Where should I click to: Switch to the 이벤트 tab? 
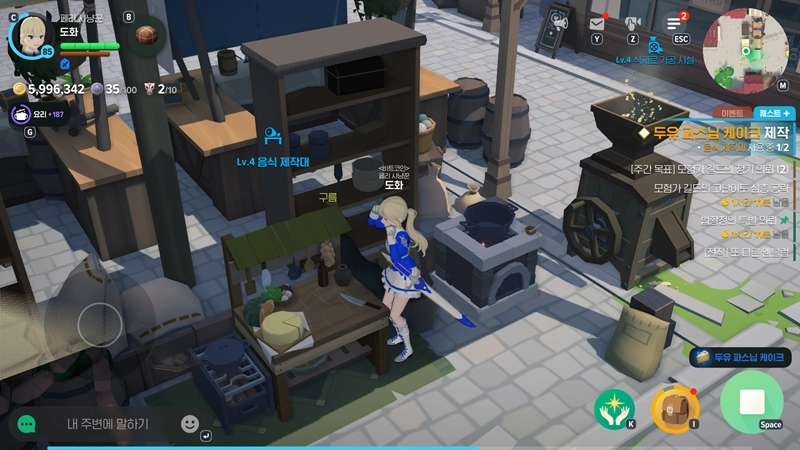[733, 114]
